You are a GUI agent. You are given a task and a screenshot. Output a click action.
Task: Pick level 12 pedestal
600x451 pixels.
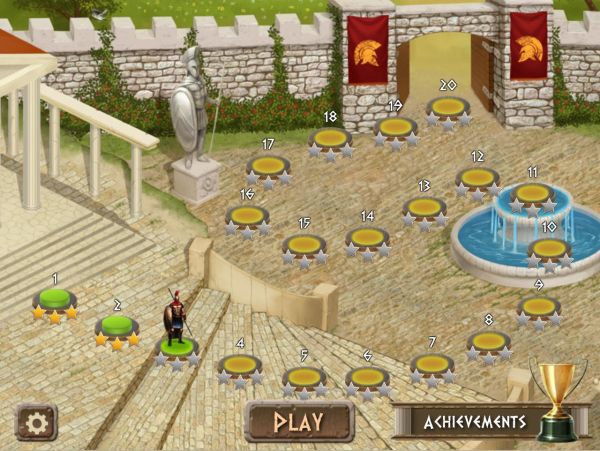[477, 178]
